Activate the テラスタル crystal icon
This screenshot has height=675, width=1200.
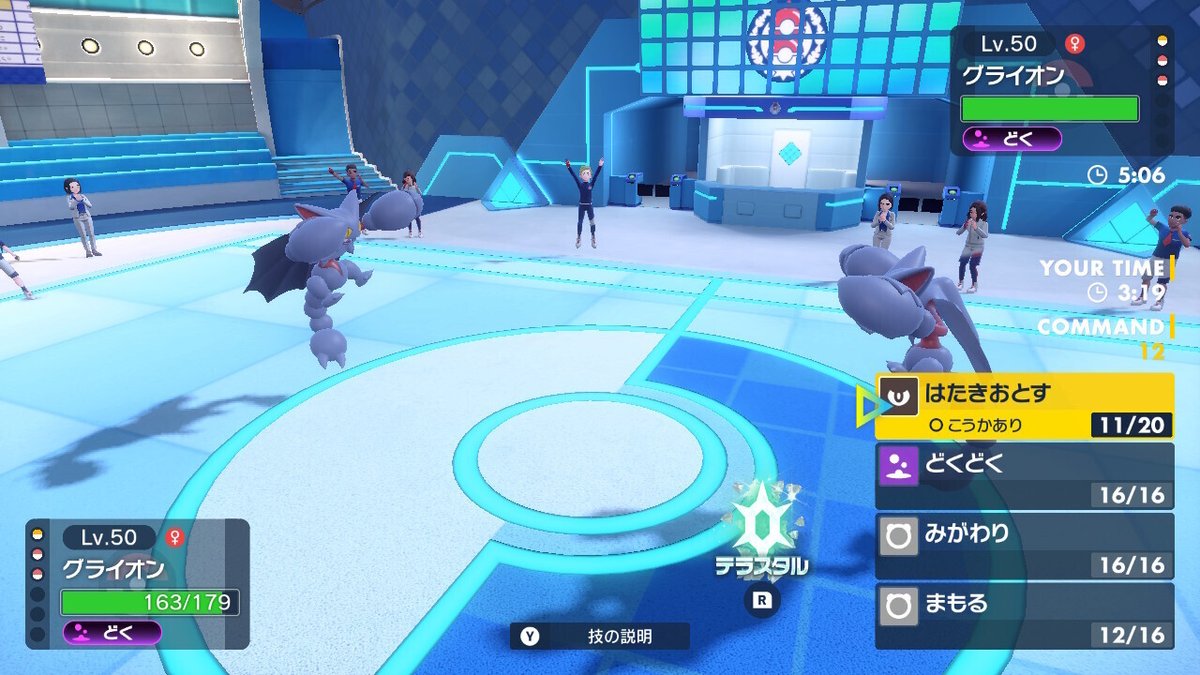761,525
